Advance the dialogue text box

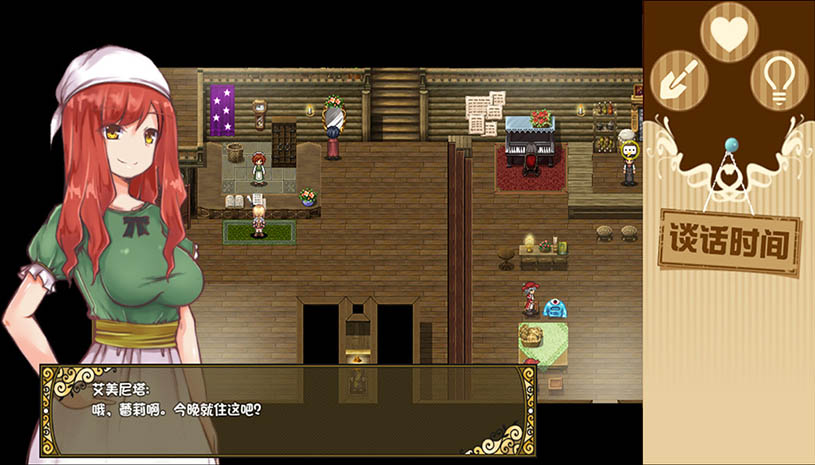(288, 410)
